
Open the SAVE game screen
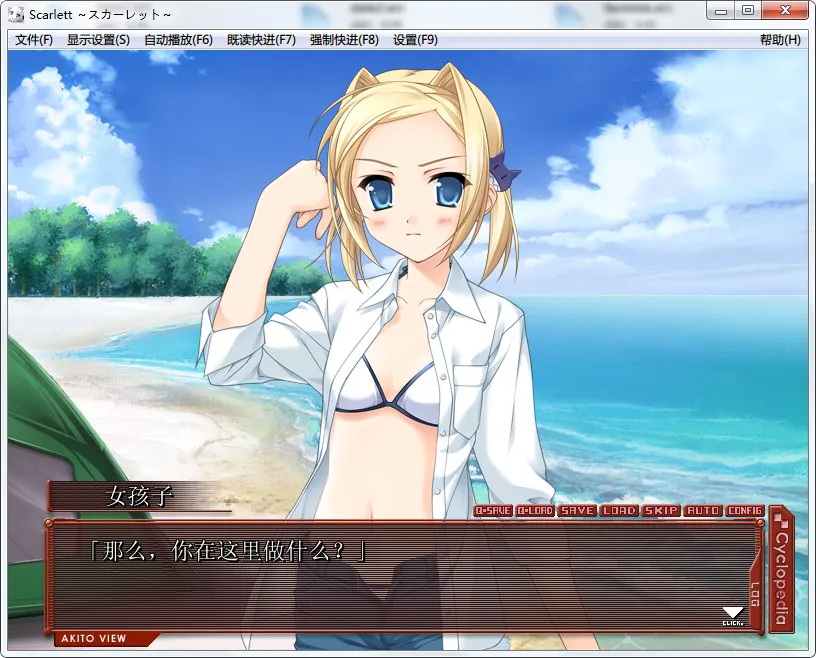tap(577, 511)
